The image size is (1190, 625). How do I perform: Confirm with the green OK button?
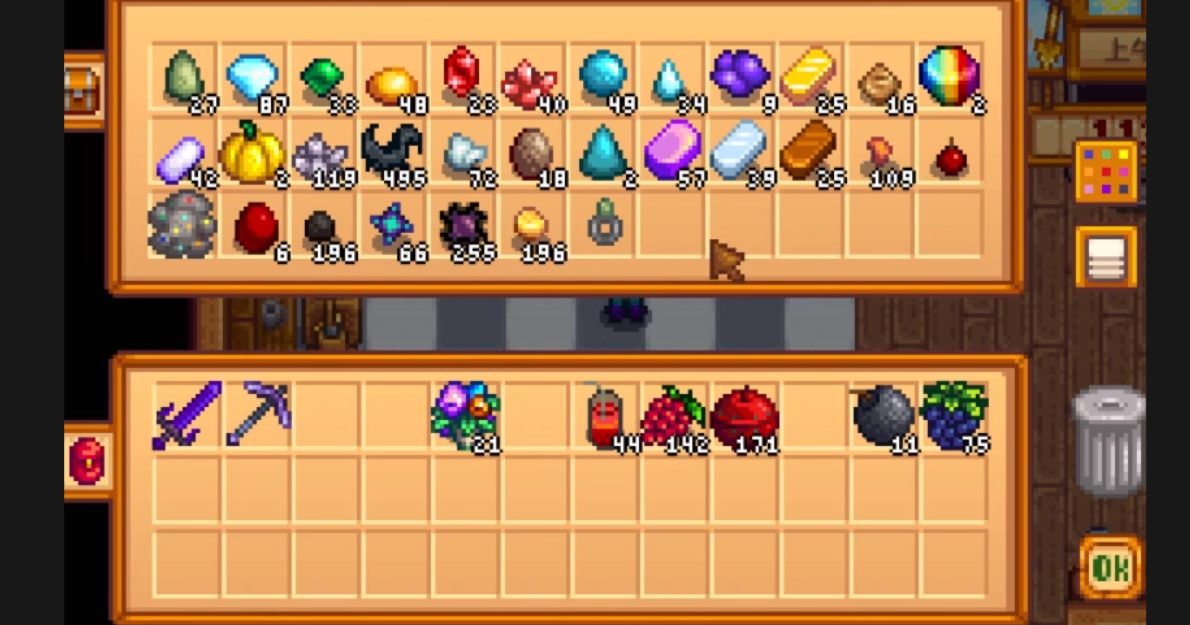point(1110,567)
